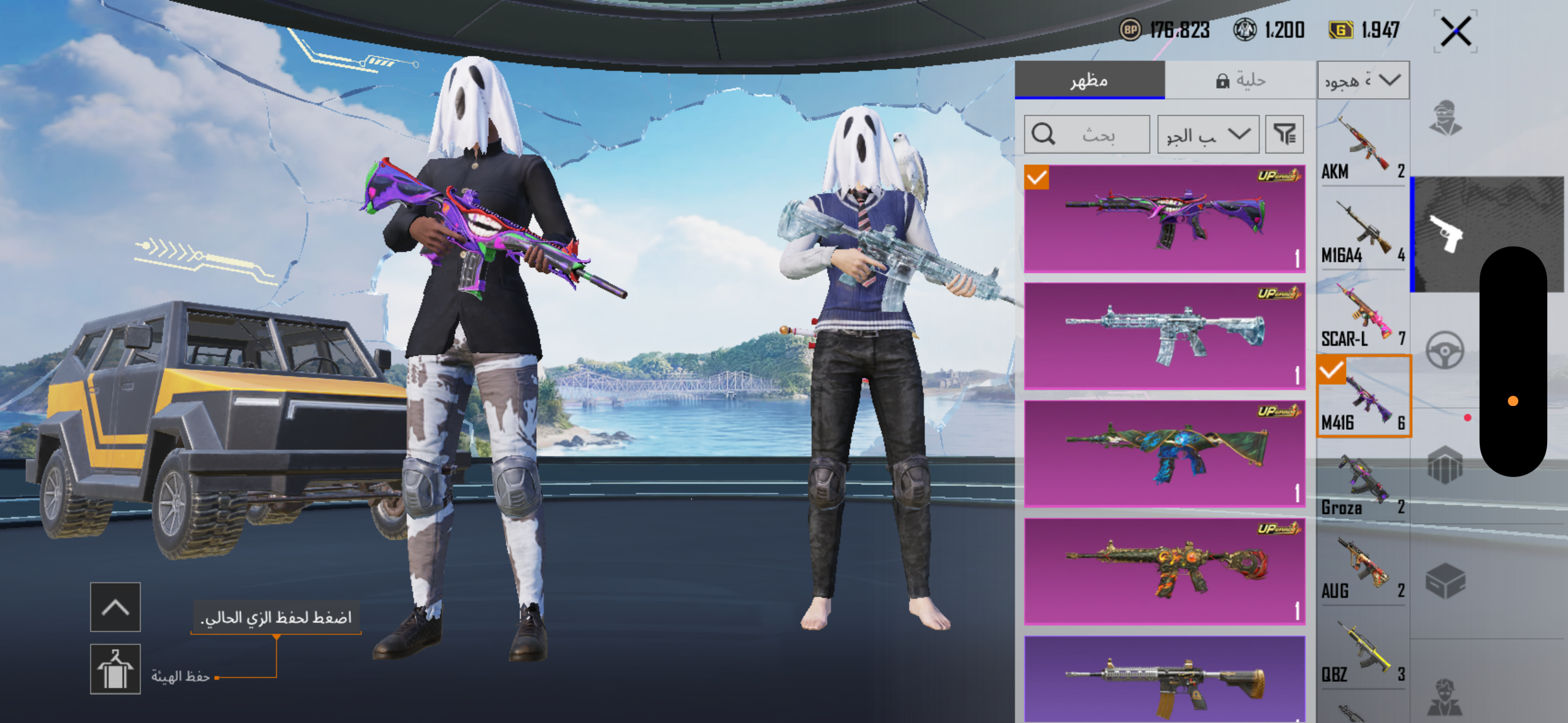Open the locked حلية ornament tab
This screenshot has width=1568, height=723.
1240,80
